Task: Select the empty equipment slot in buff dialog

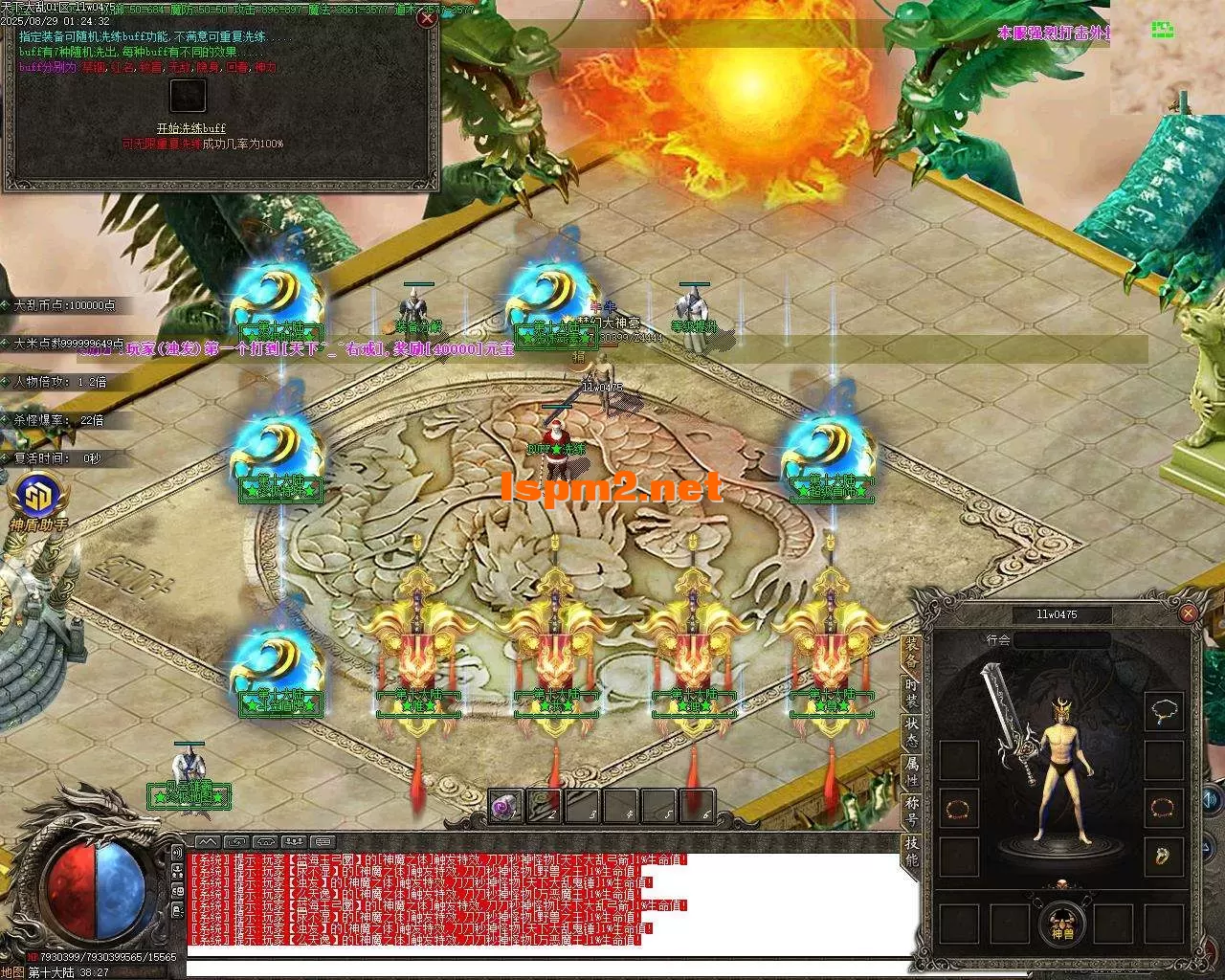Action: click(188, 96)
